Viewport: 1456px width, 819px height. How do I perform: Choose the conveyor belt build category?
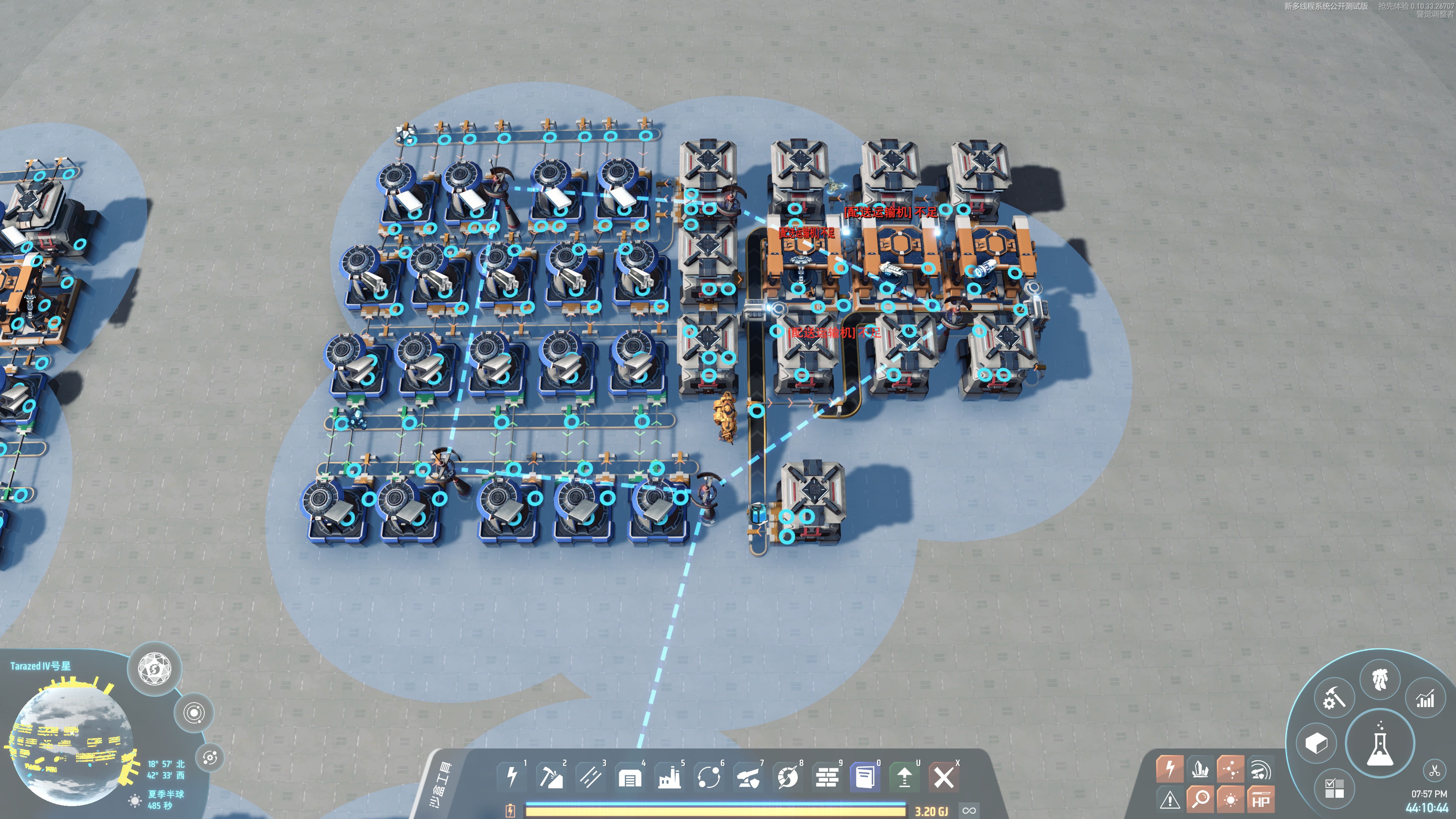(x=590, y=777)
